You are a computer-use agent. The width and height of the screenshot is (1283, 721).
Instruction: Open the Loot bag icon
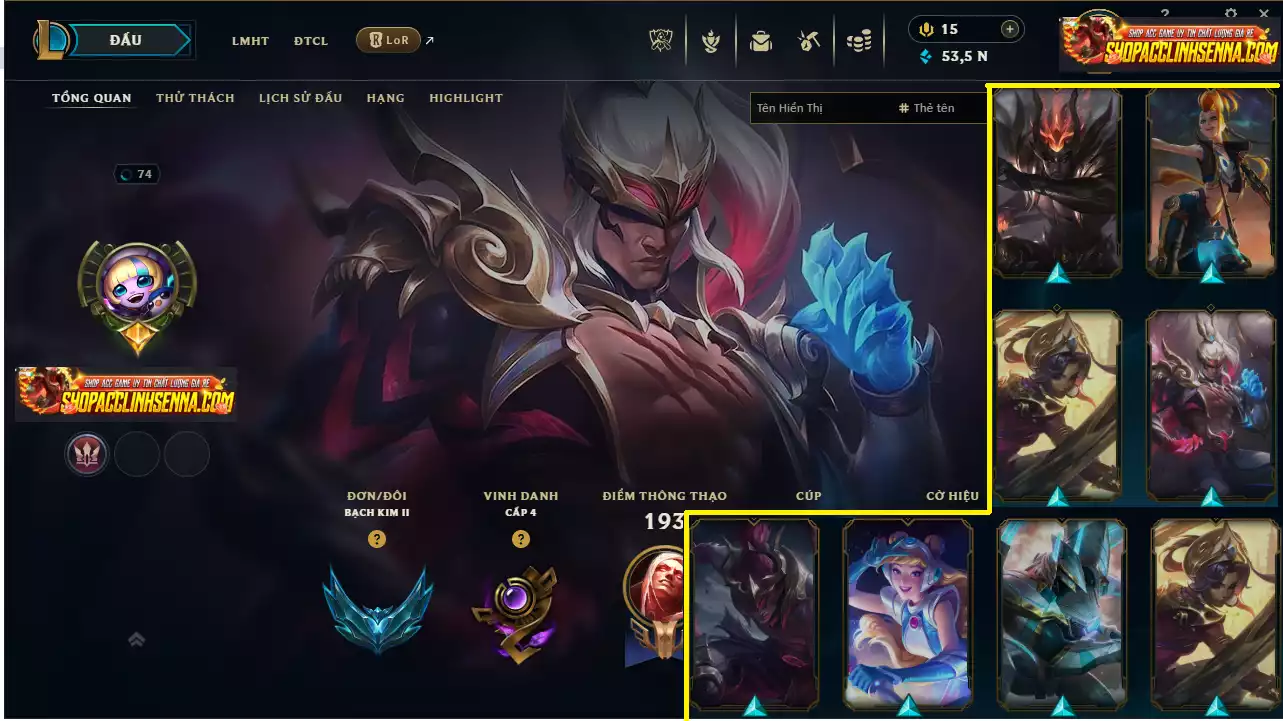pyautogui.click(x=760, y=41)
